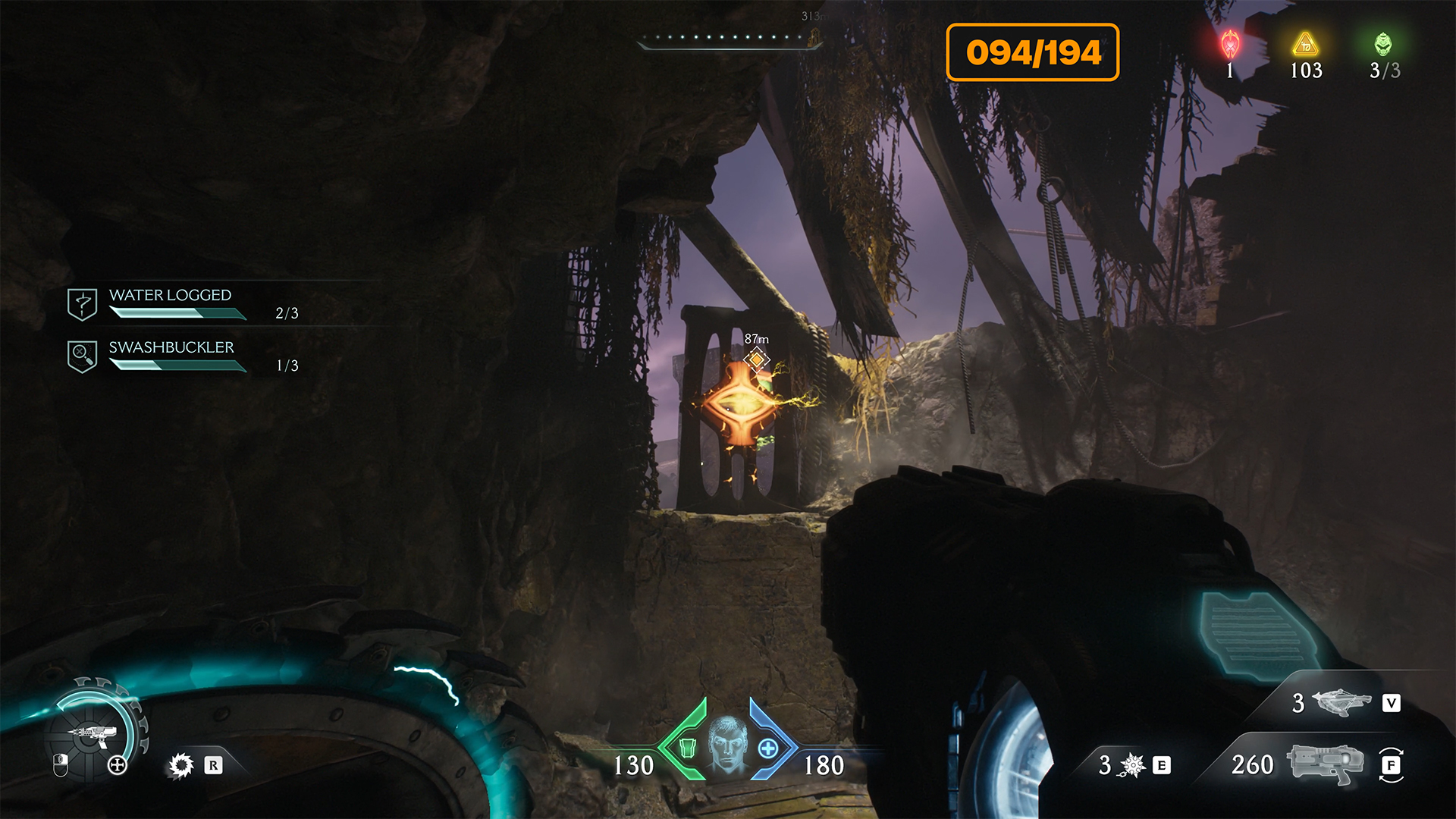Select the green armor icon
Screen dimensions: 1456x819
pos(687,748)
